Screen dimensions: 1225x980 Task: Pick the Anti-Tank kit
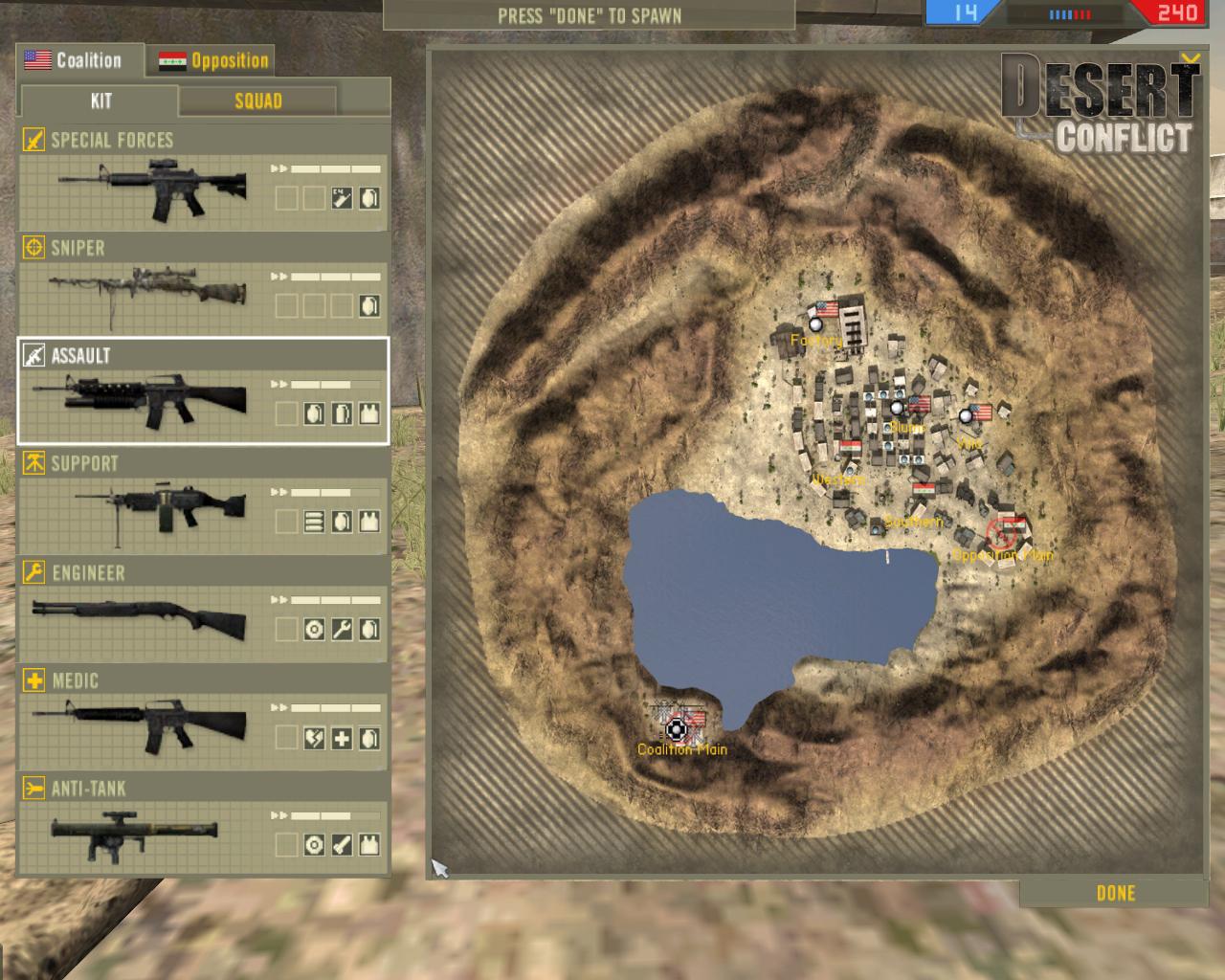[x=203, y=827]
